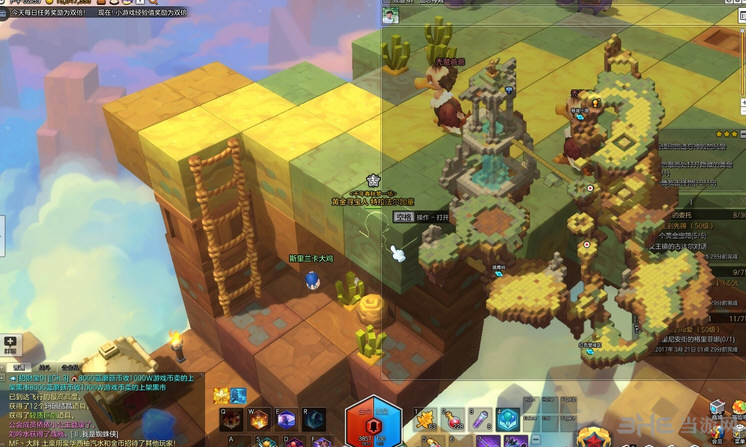Activate the R skill icon
Viewport: 746px width, 447px height.
pos(315,420)
